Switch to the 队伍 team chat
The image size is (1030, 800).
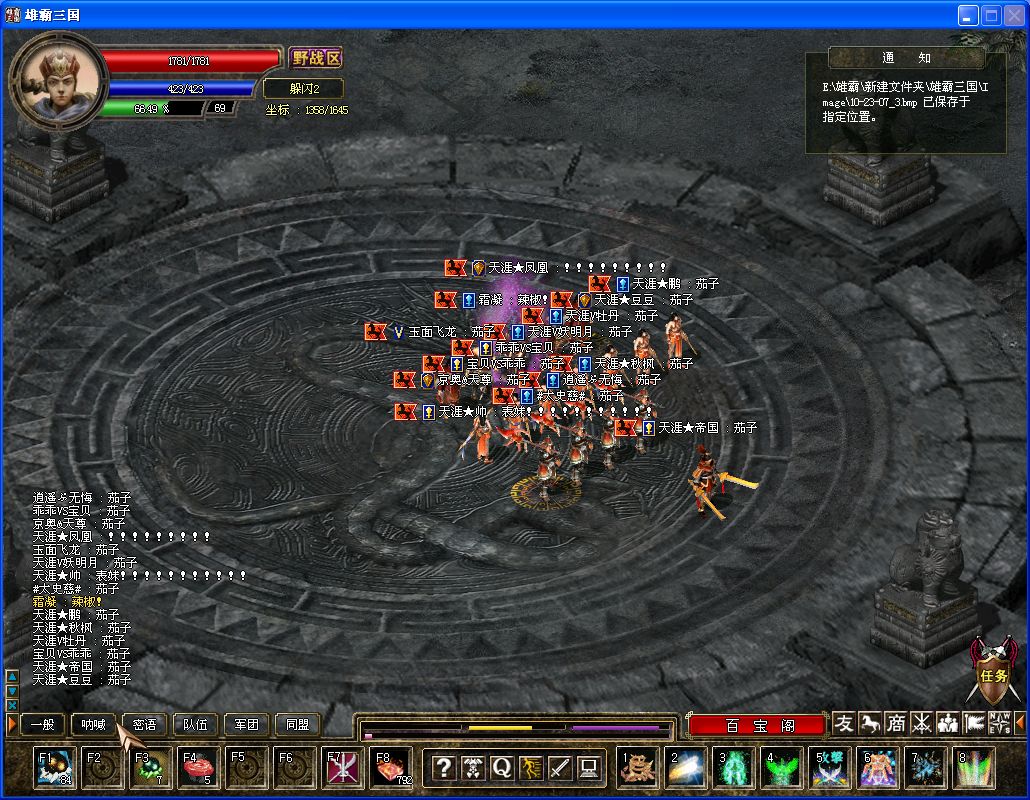[x=195, y=725]
